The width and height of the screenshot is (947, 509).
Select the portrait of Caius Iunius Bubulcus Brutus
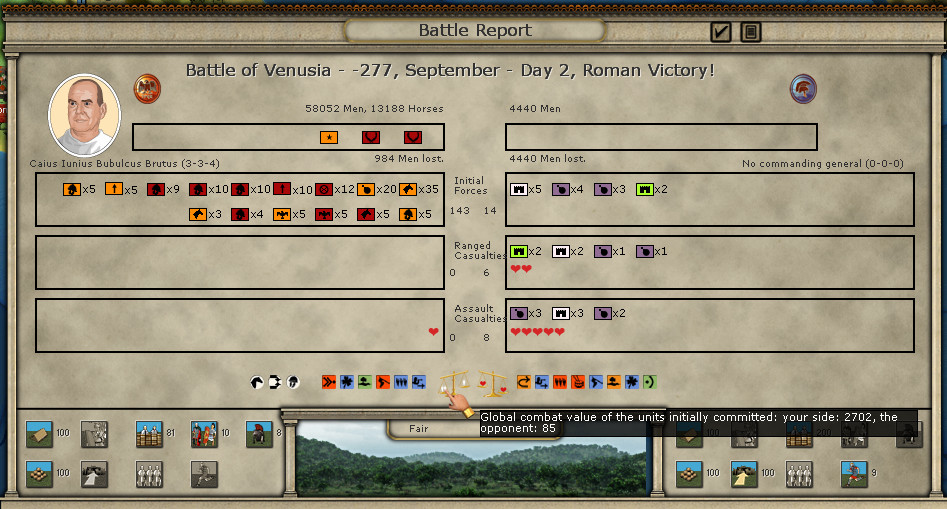pos(85,115)
